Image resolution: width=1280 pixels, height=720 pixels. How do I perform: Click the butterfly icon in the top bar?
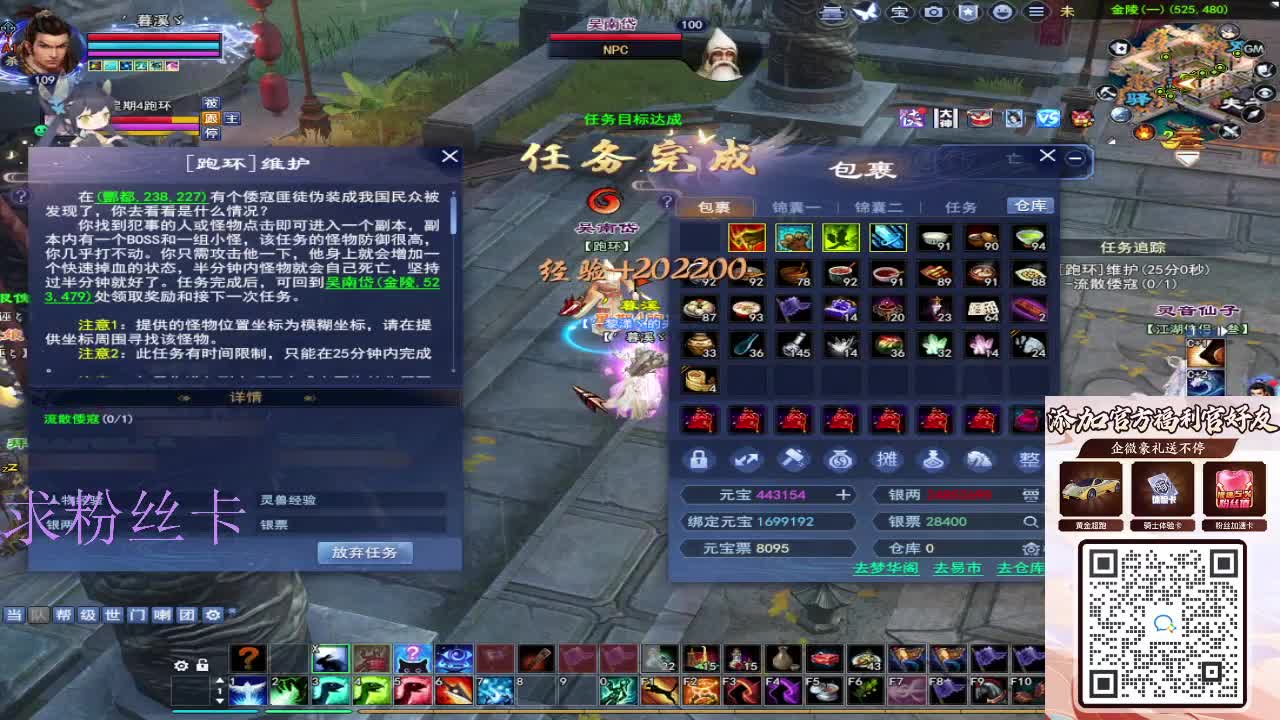(x=866, y=13)
